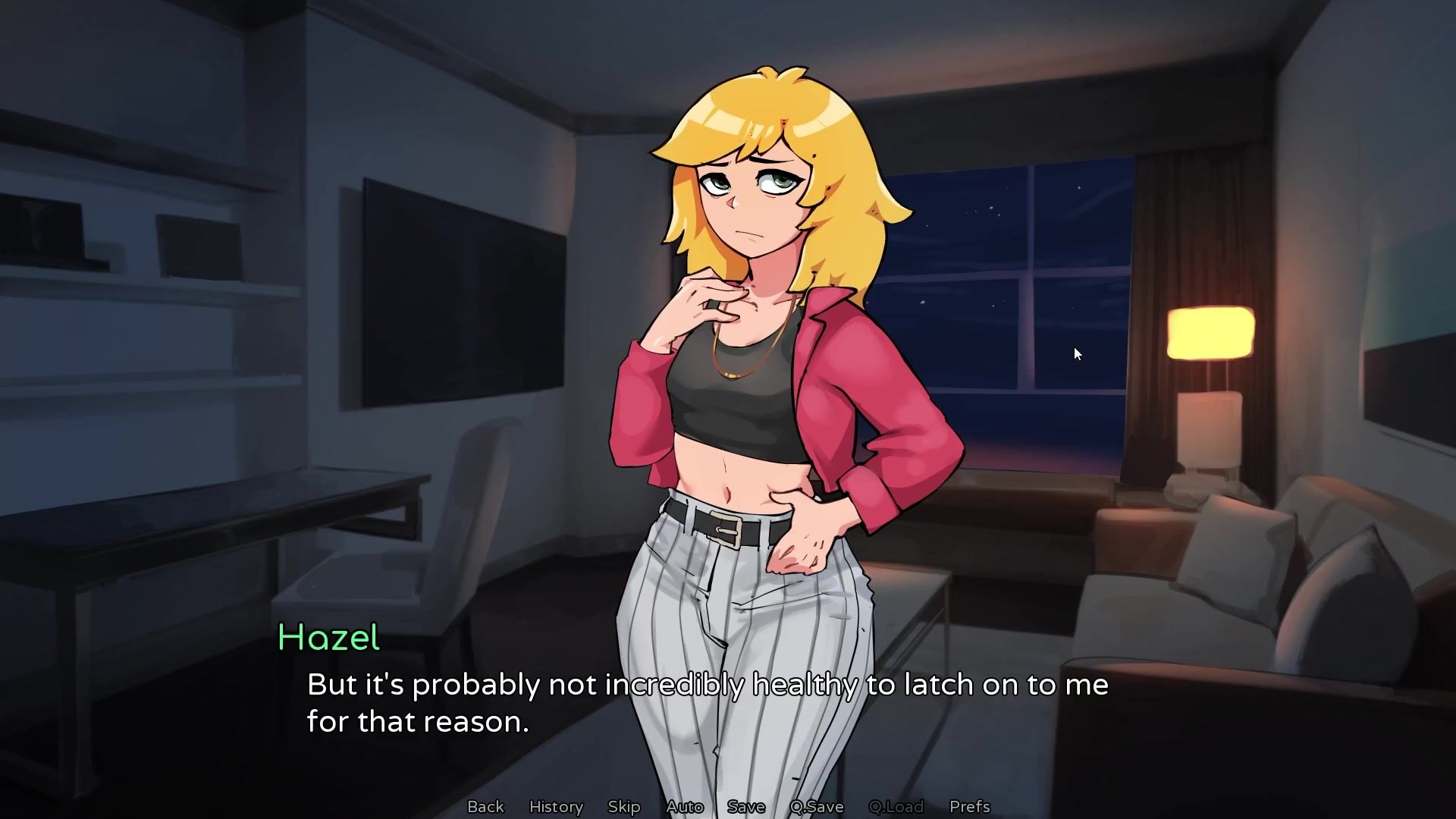The height and width of the screenshot is (819, 1456).
Task: Toggle Auto dialogue advance
Action: [685, 806]
